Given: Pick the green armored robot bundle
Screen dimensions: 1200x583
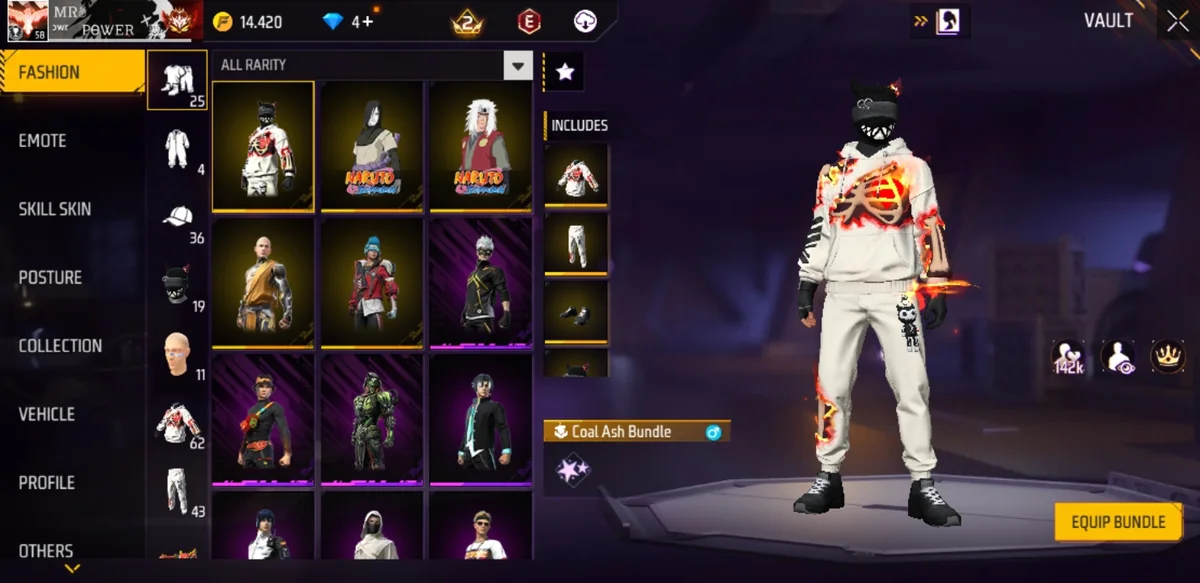Looking at the screenshot, I should coord(371,419).
